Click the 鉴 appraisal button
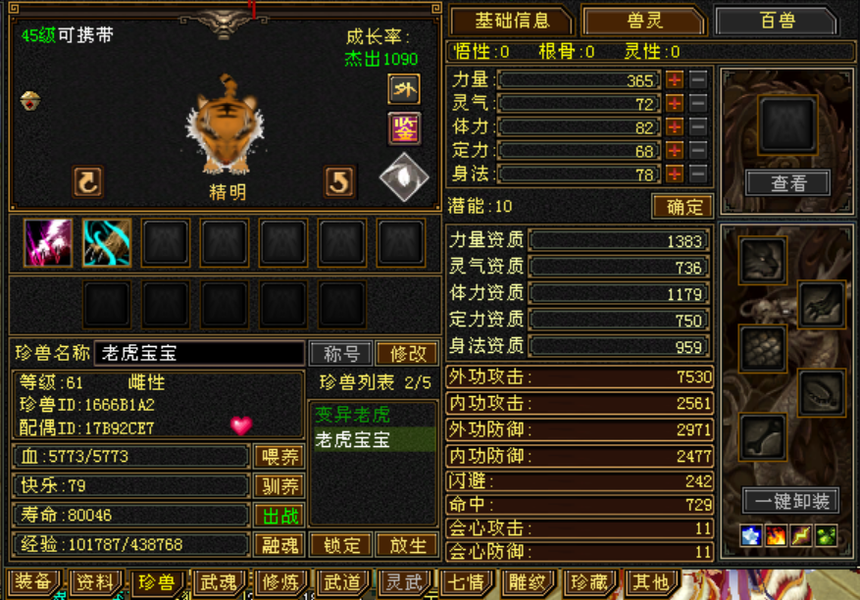Viewport: 860px width, 600px height. pyautogui.click(x=404, y=127)
